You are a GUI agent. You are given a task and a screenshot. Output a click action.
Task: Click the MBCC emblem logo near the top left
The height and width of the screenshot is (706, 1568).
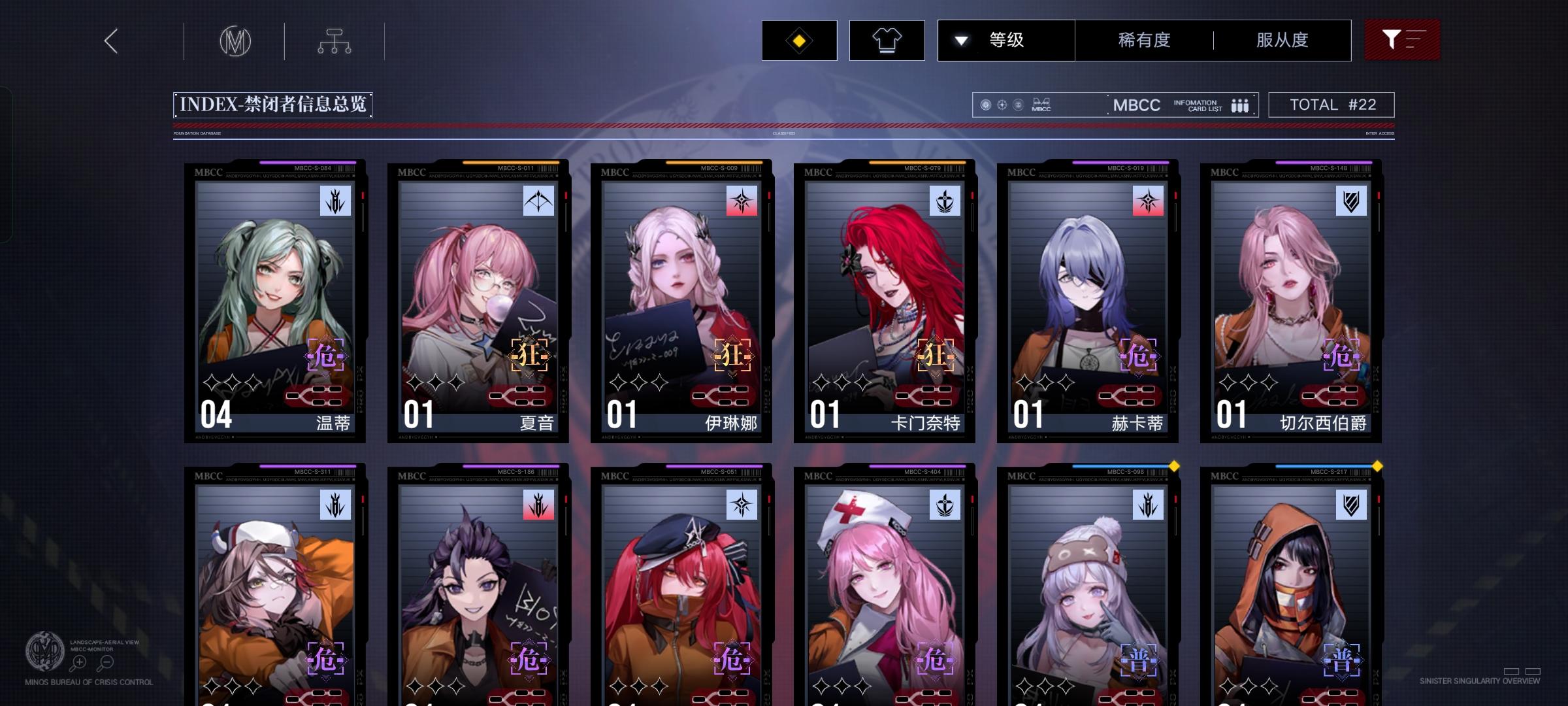click(x=237, y=40)
